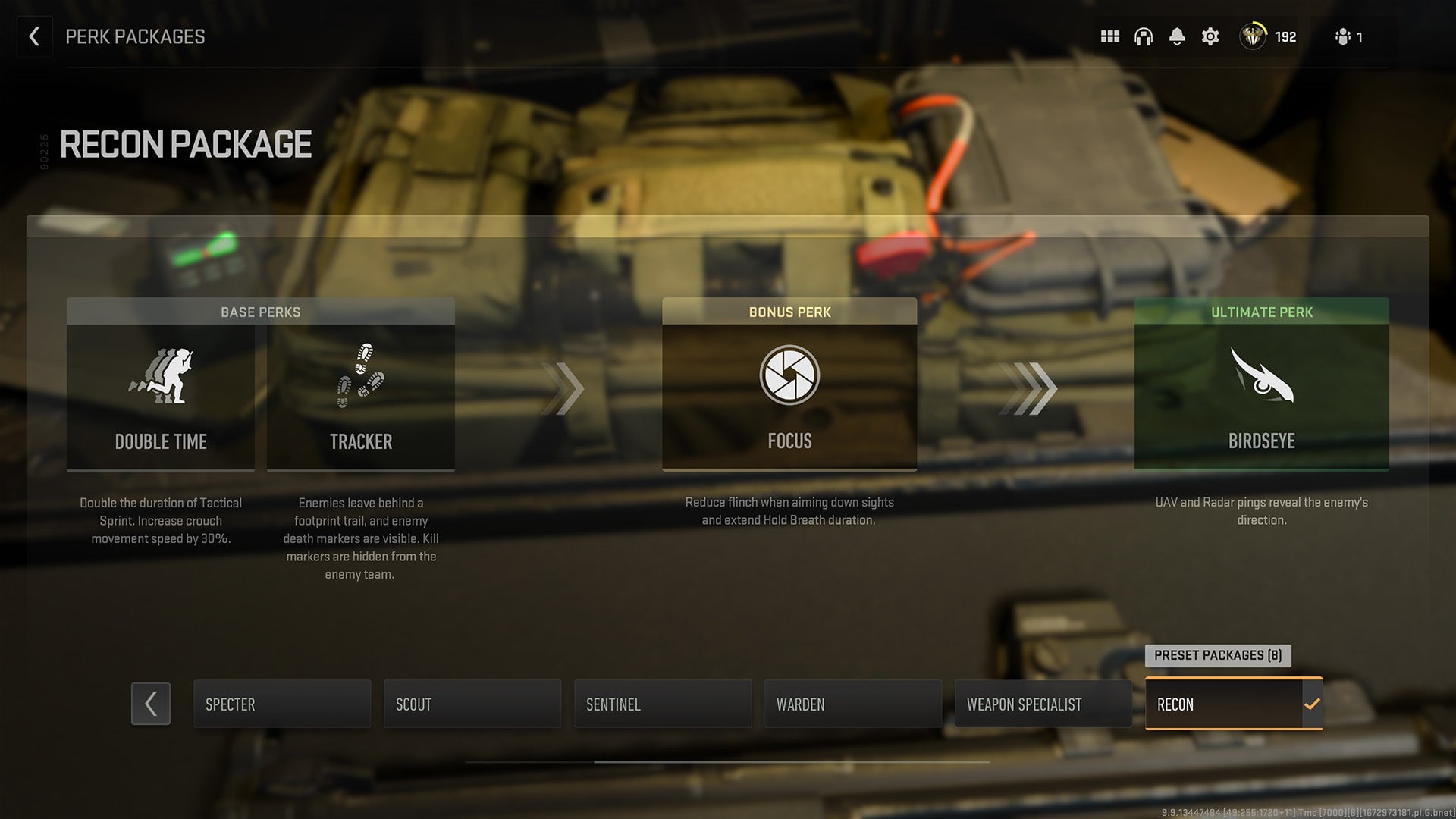Click the back chevron next to Perk Packages
Image resolution: width=1456 pixels, height=819 pixels.
[34, 36]
